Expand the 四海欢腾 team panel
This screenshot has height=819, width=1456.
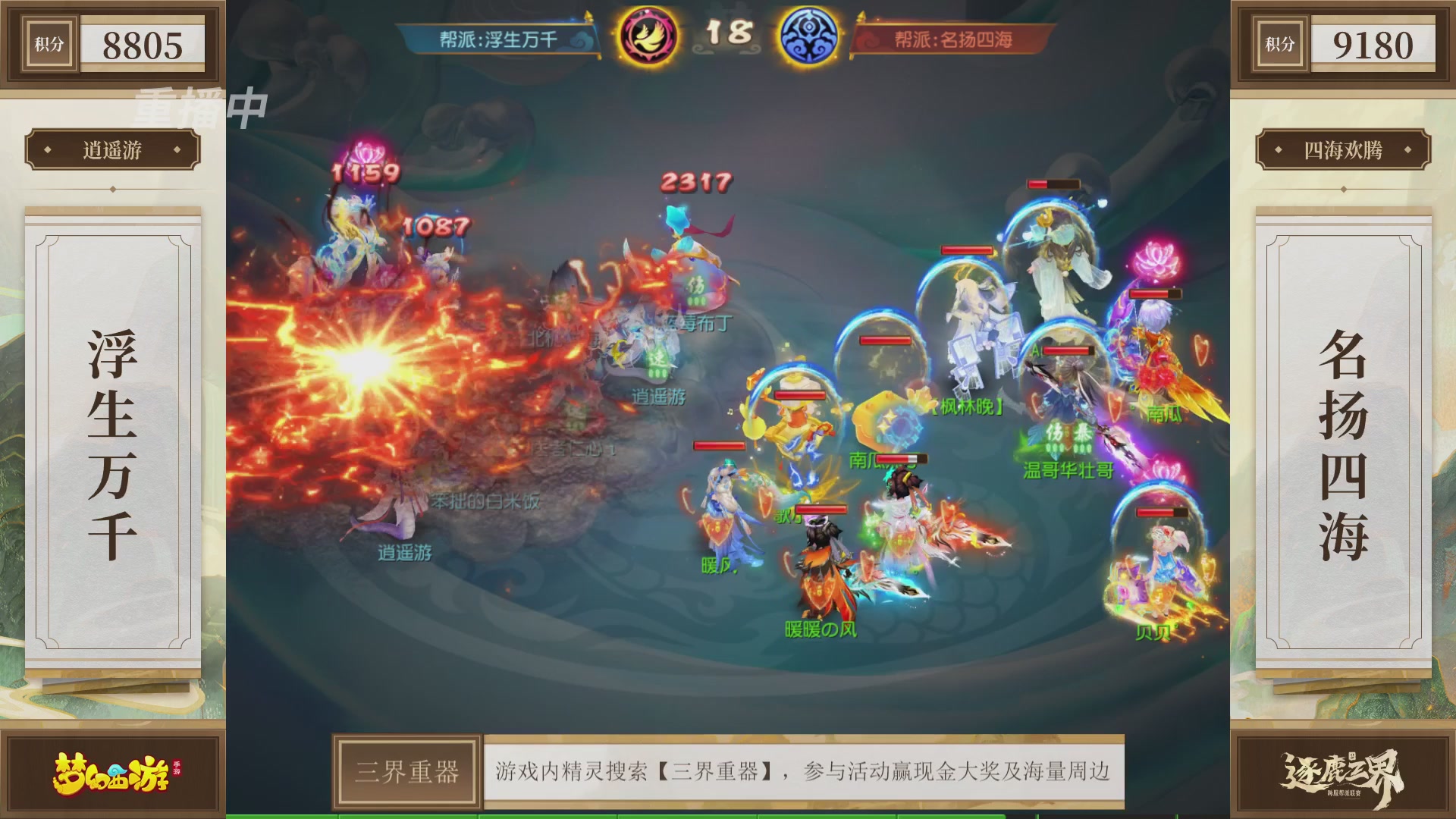click(1342, 150)
